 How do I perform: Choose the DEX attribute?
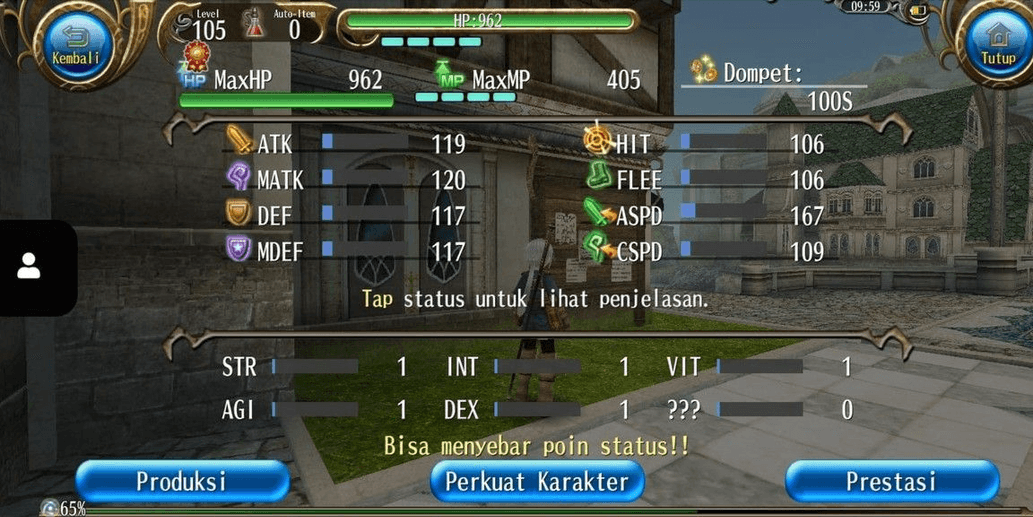pyautogui.click(x=537, y=409)
